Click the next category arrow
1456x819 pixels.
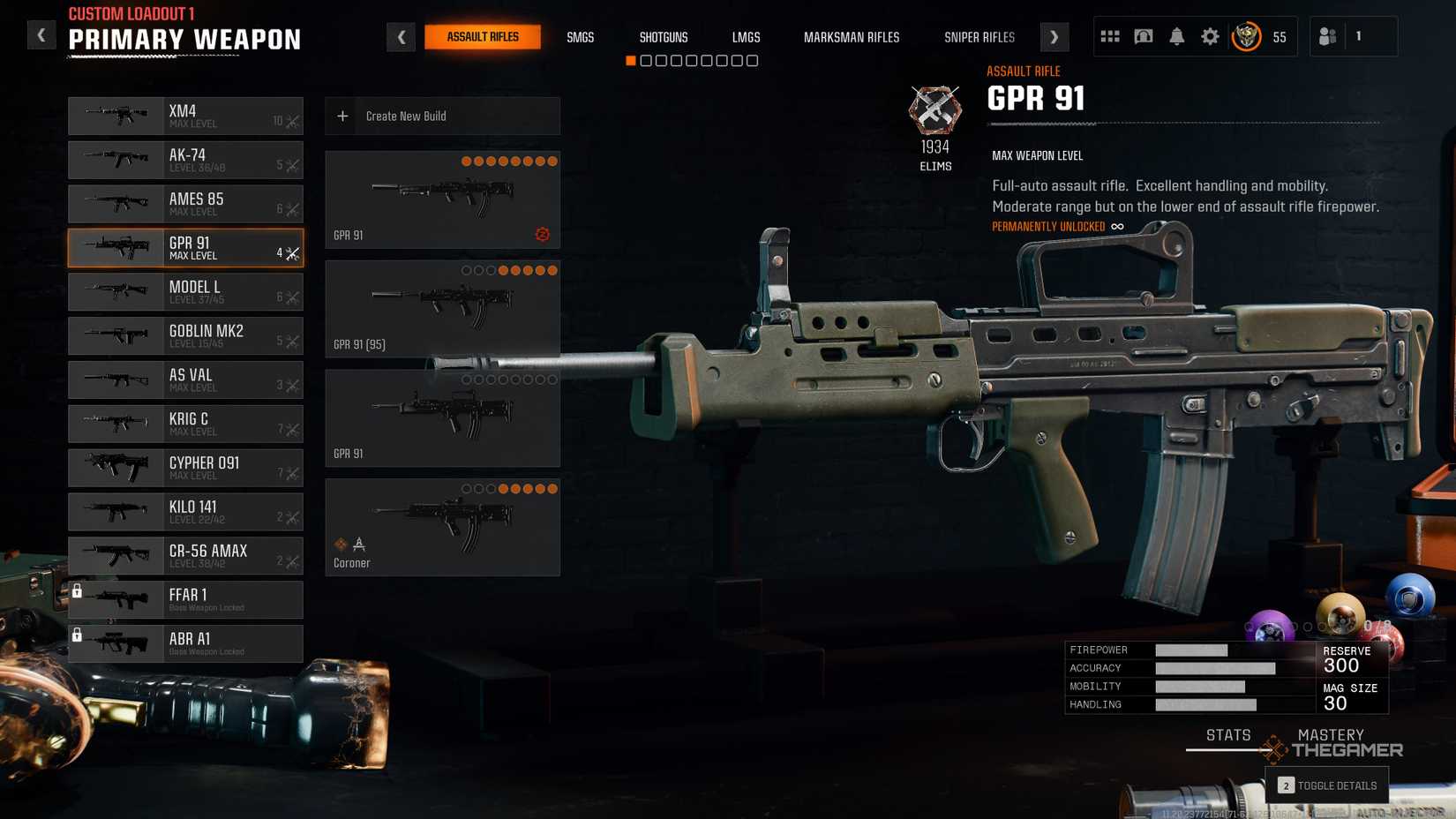1054,37
